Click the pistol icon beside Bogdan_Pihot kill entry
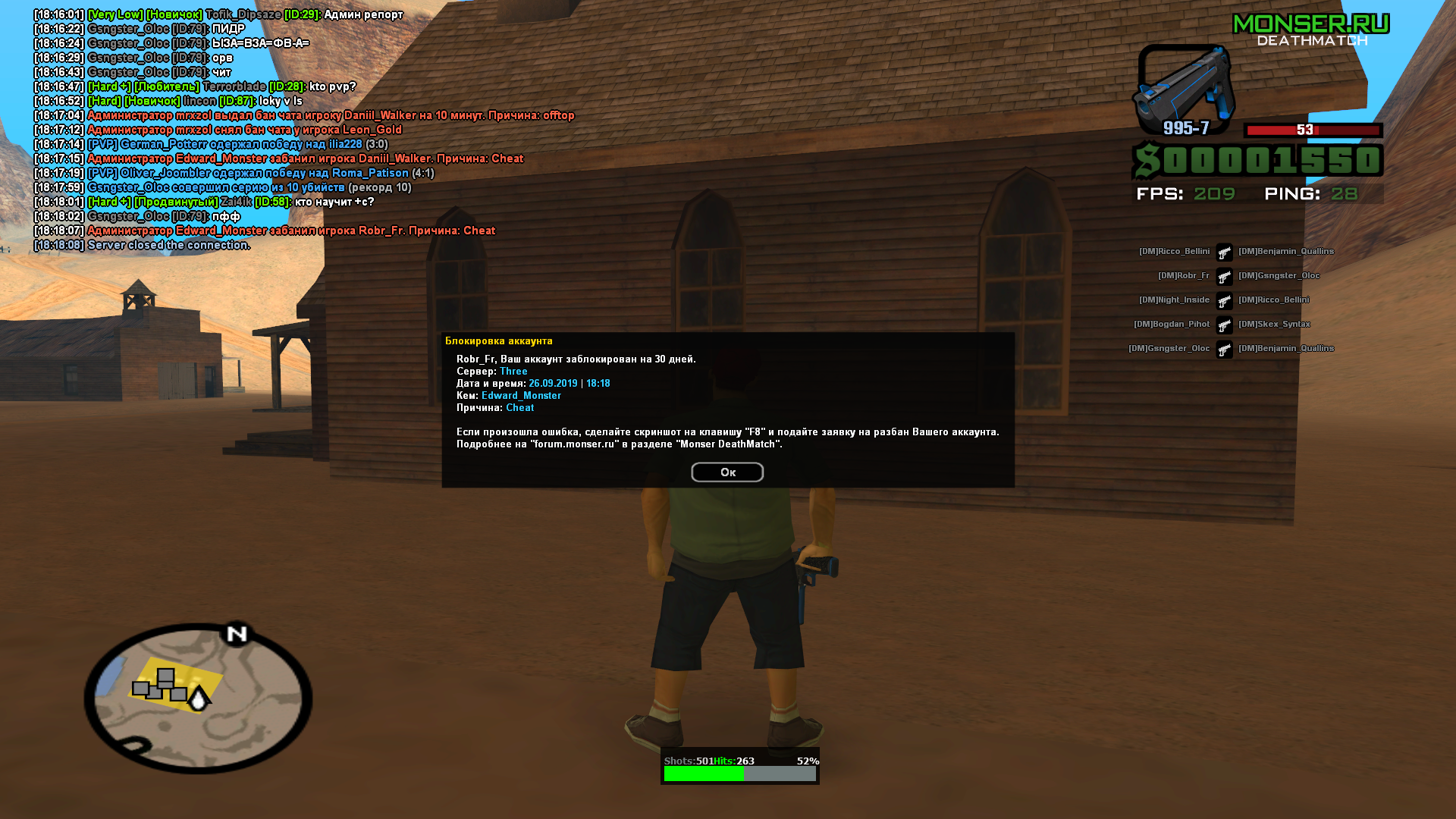Viewport: 1456px width, 819px height. pyautogui.click(x=1224, y=325)
